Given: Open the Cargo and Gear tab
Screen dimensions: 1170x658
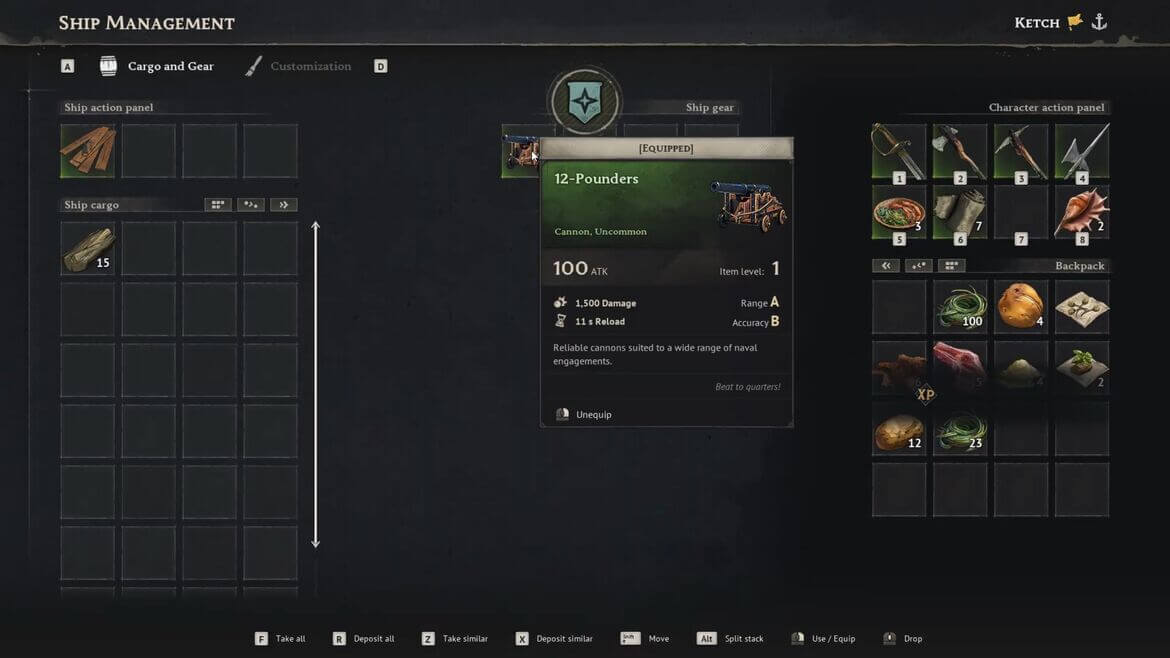Looking at the screenshot, I should [170, 67].
